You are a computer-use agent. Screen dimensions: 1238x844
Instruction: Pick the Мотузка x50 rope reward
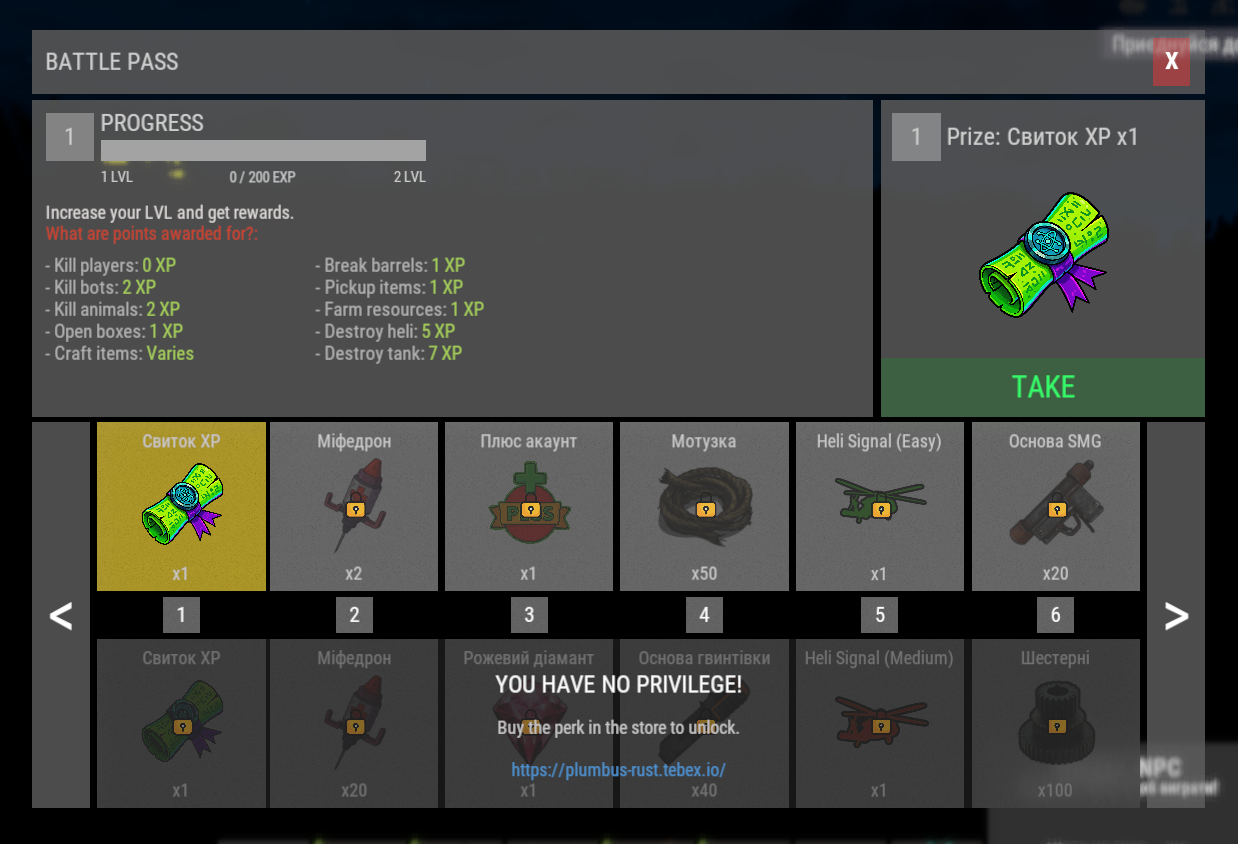704,506
